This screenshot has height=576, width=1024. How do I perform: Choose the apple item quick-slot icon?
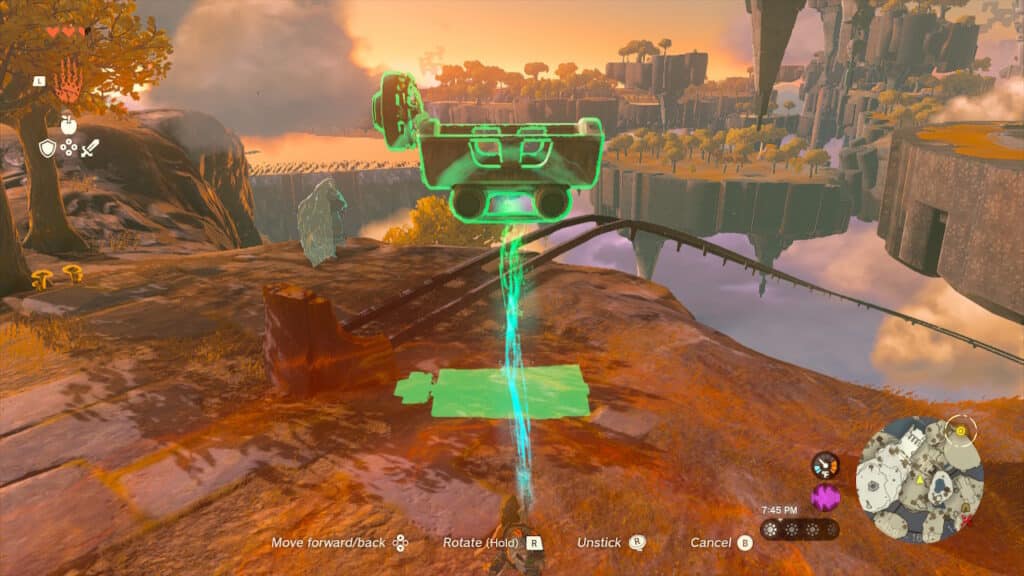click(x=68, y=125)
